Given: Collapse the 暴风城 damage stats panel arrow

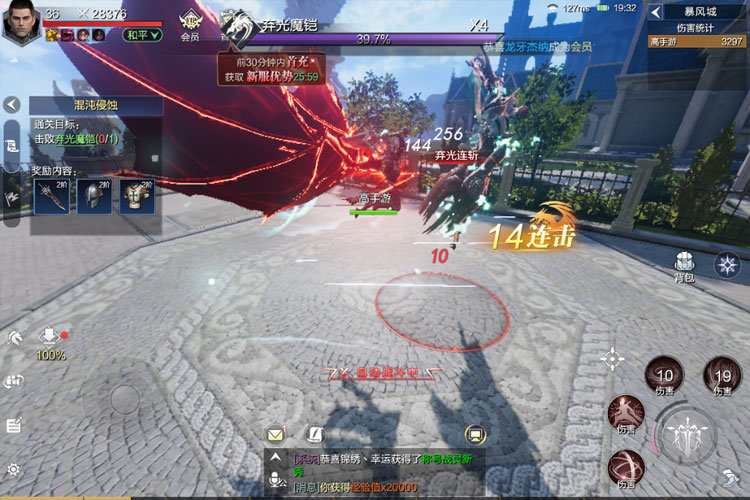Looking at the screenshot, I should click(x=656, y=12).
